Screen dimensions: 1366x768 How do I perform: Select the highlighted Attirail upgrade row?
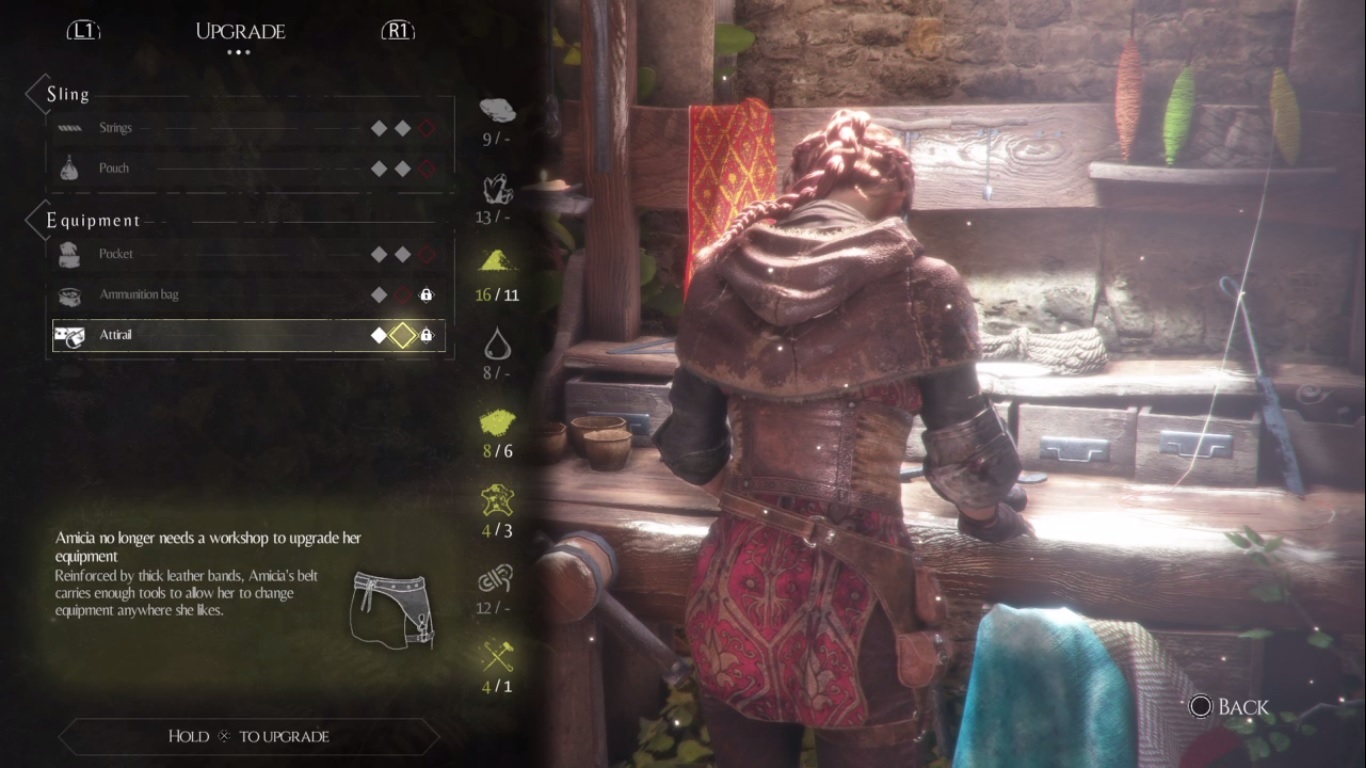248,335
